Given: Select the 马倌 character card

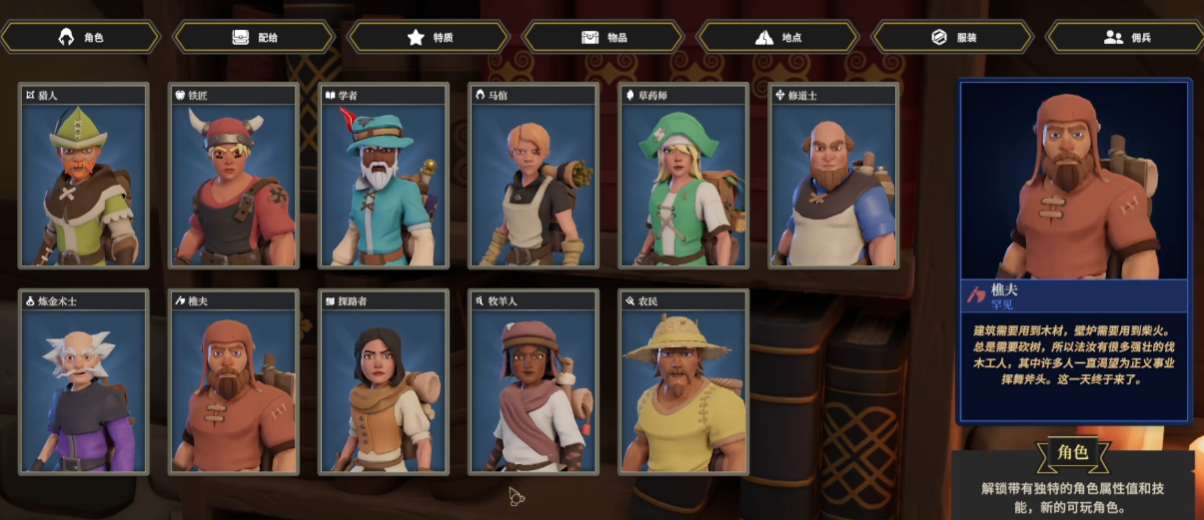Looking at the screenshot, I should click(534, 176).
